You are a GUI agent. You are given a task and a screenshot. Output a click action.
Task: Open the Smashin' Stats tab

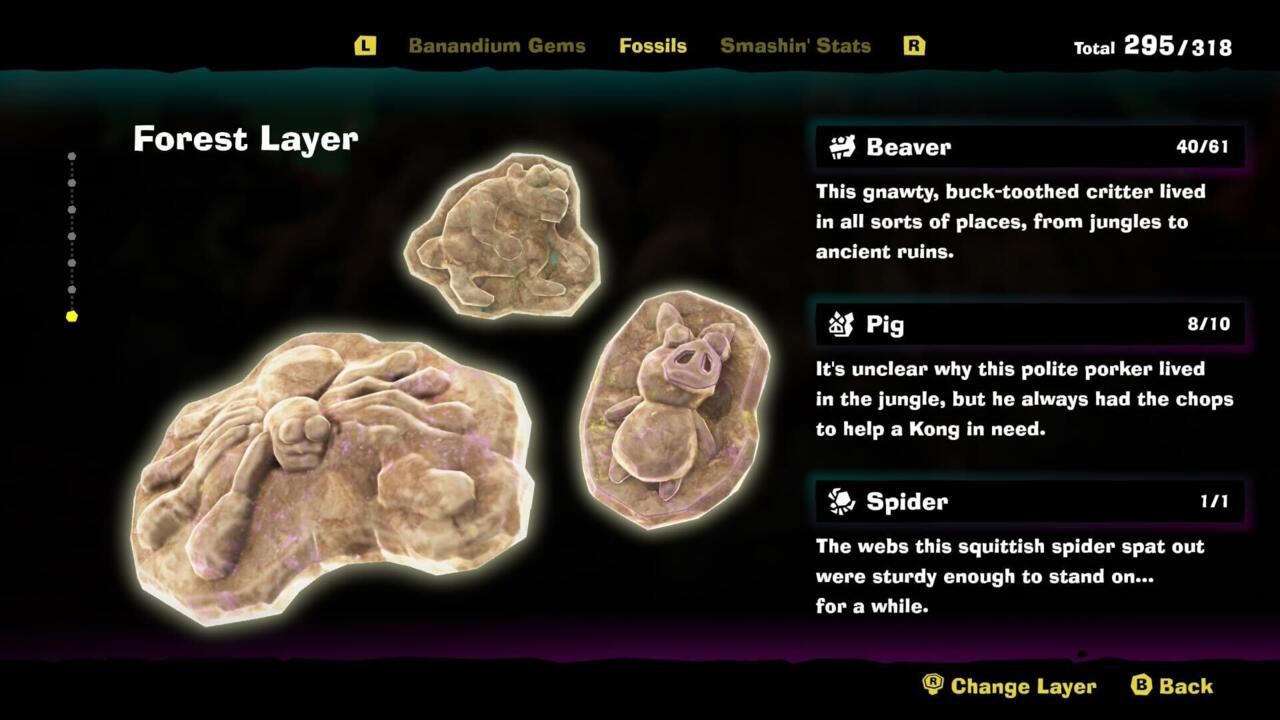tap(795, 46)
